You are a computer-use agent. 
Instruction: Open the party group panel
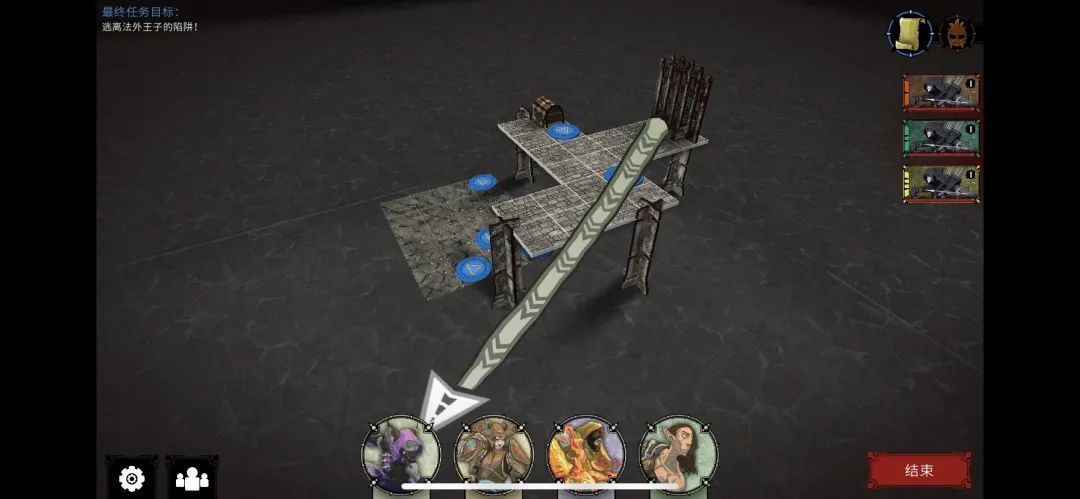pyautogui.click(x=192, y=479)
